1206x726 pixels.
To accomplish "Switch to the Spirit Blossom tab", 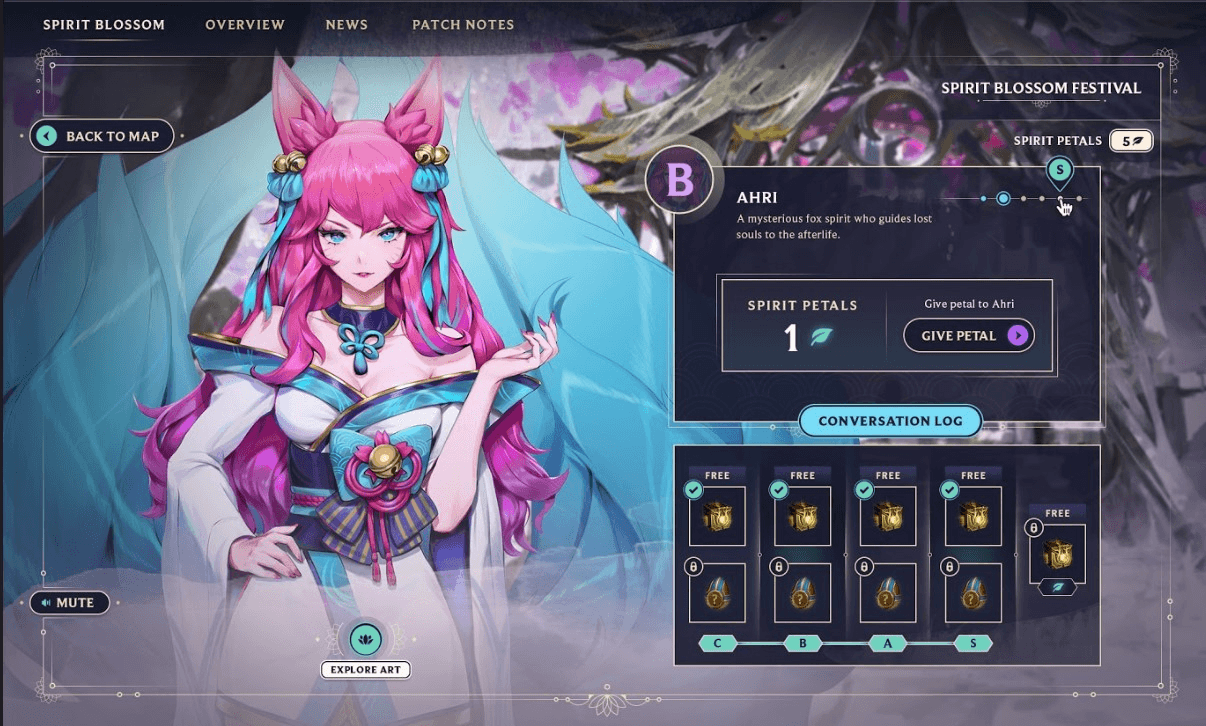I will [104, 24].
